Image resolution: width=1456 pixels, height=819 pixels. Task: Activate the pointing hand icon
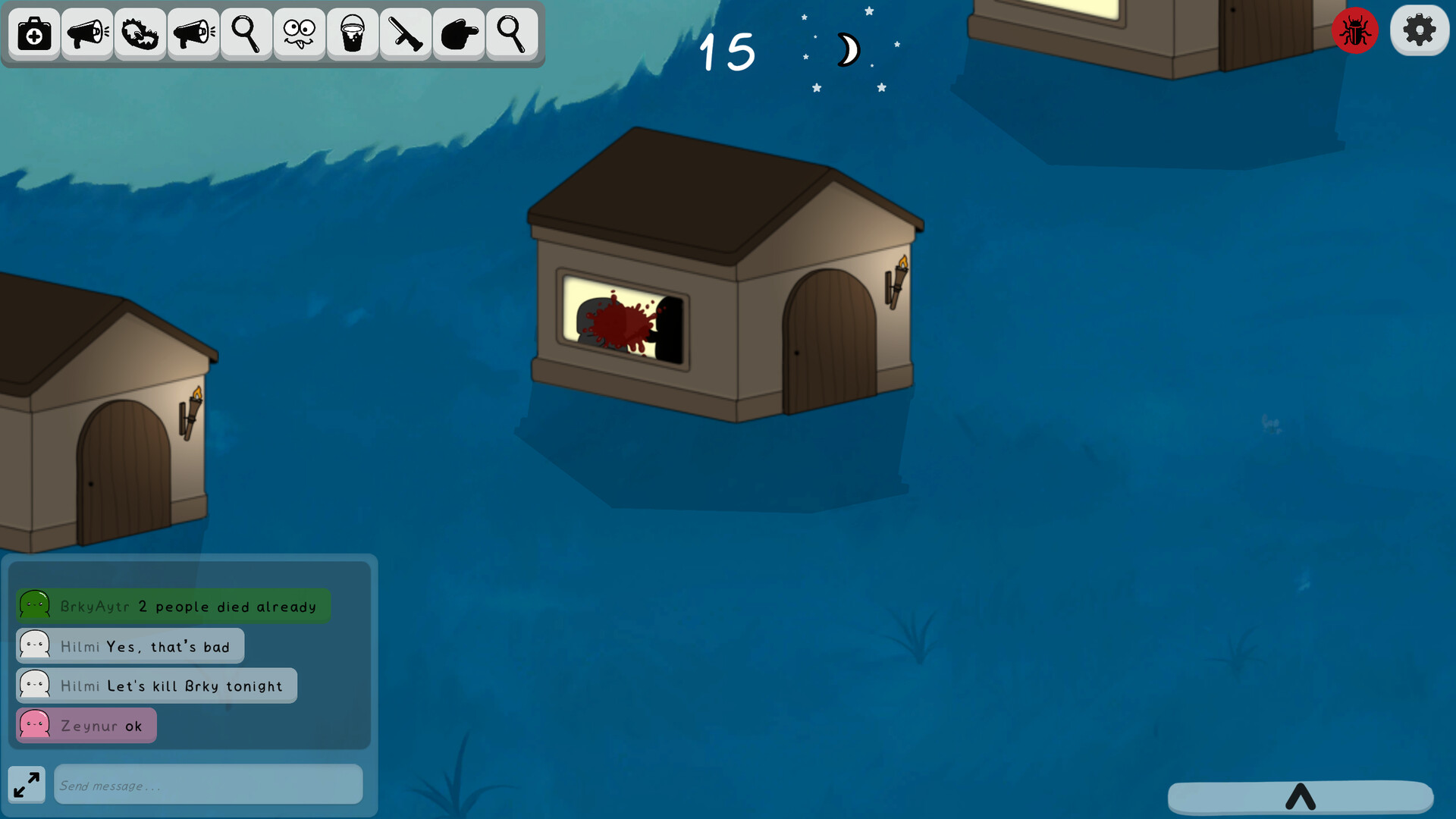(x=459, y=34)
